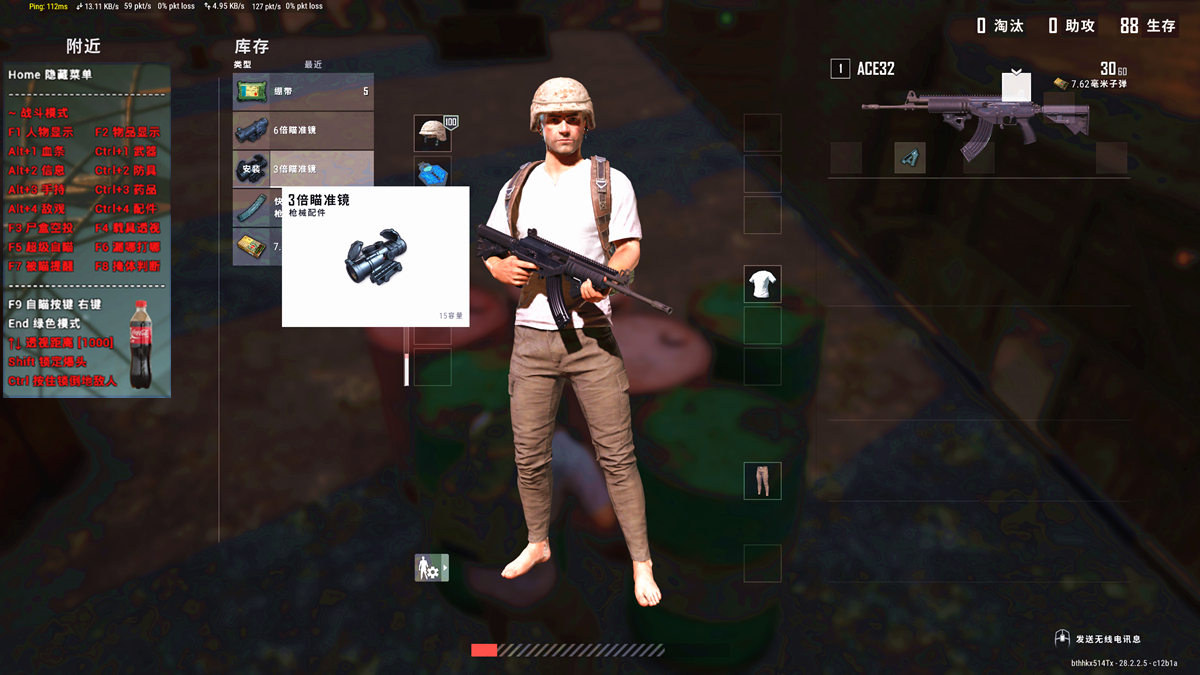
Task: Click the white T-shirt clothing slot
Action: tap(762, 285)
